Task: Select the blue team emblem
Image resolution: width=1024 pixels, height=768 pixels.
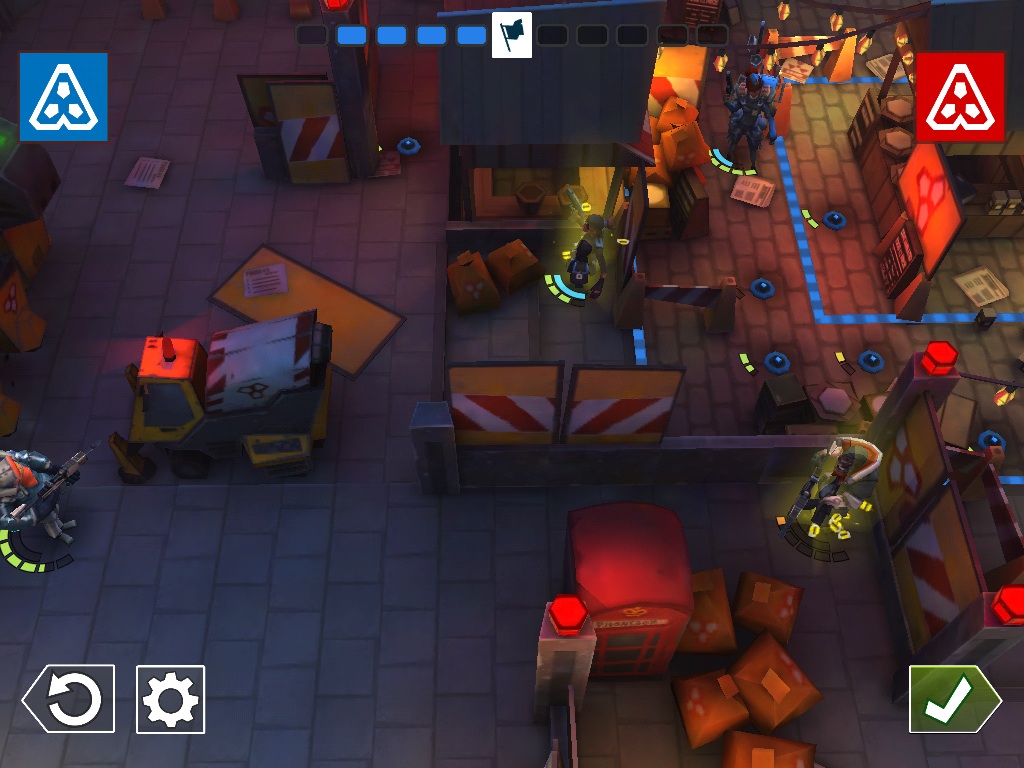Action: point(63,97)
